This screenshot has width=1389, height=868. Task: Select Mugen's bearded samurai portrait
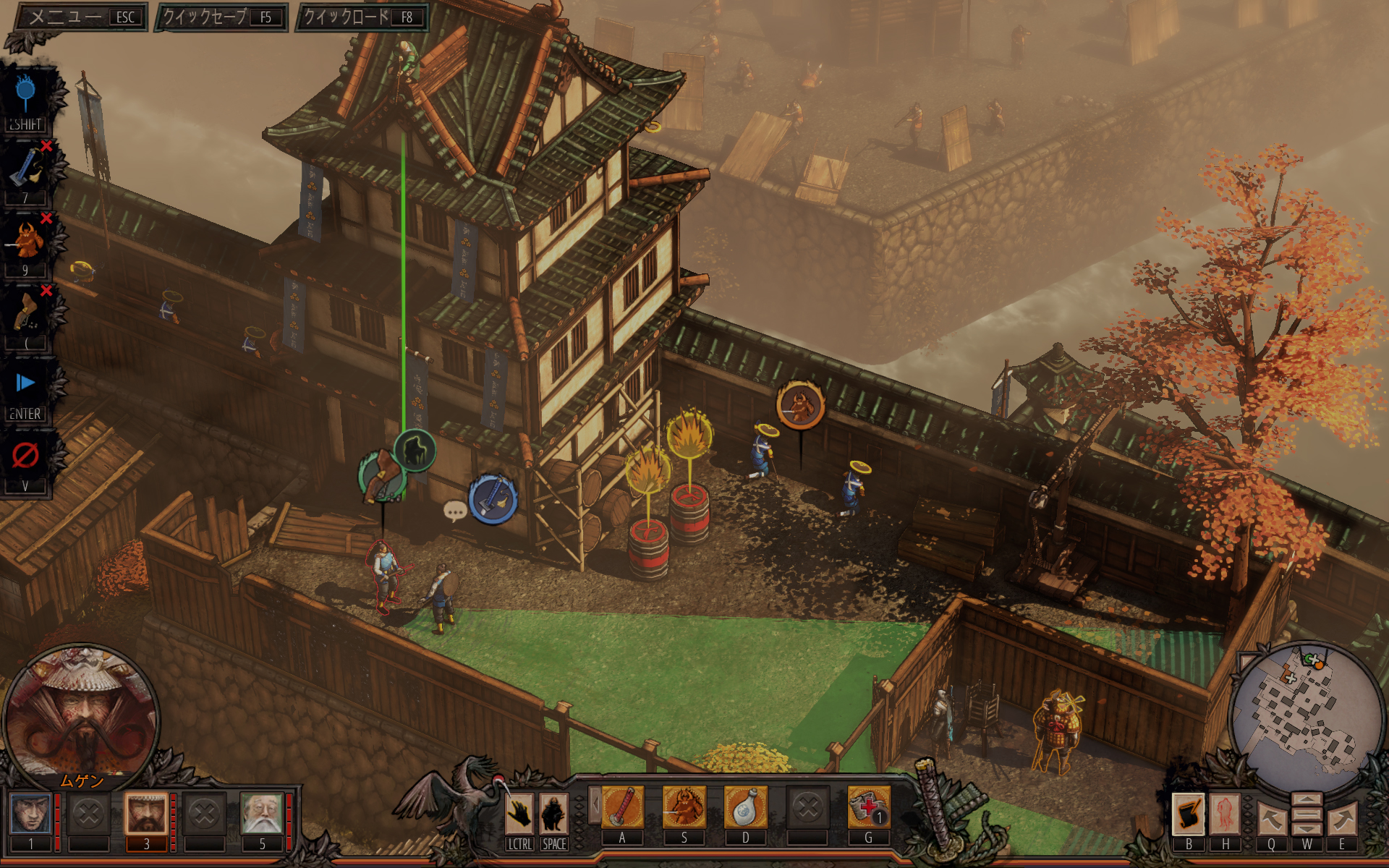(146, 814)
